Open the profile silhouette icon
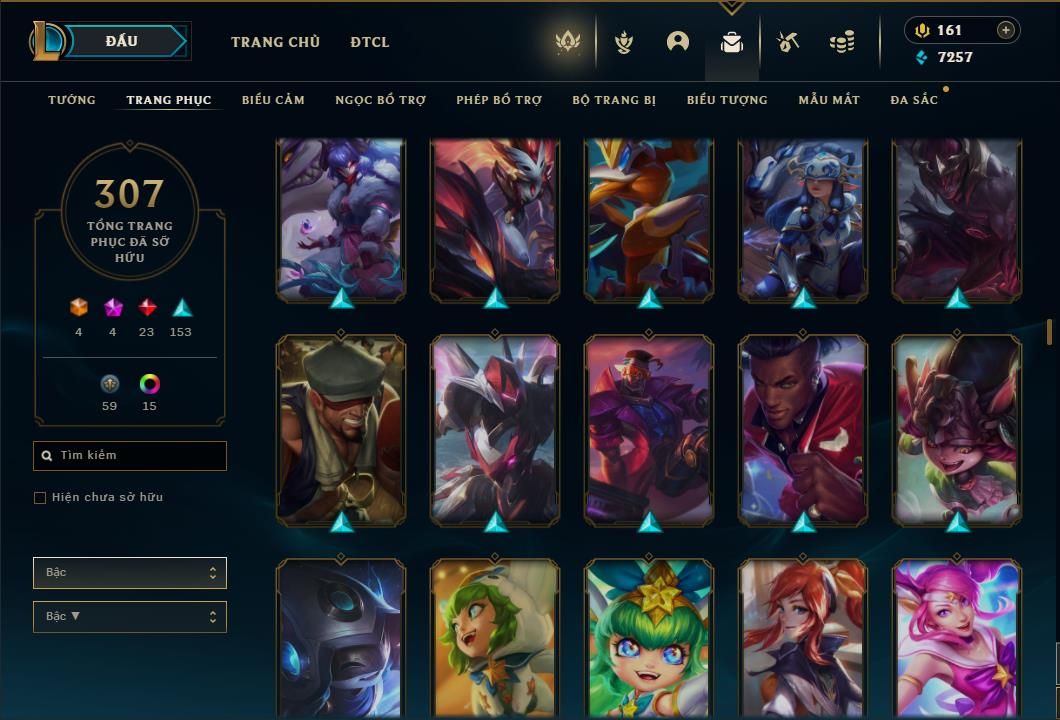1060x720 pixels. (678, 42)
